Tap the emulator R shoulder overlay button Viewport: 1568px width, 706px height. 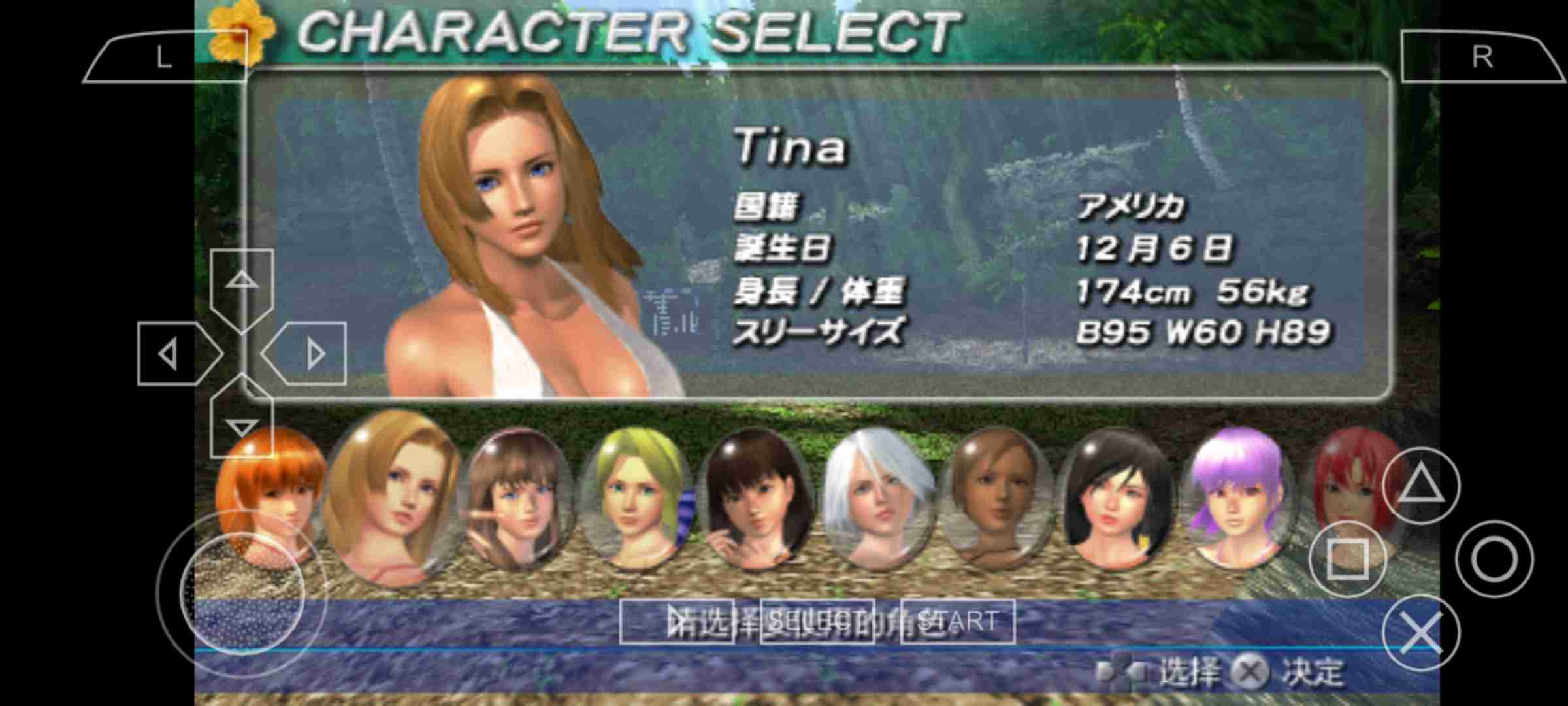pos(1482,58)
